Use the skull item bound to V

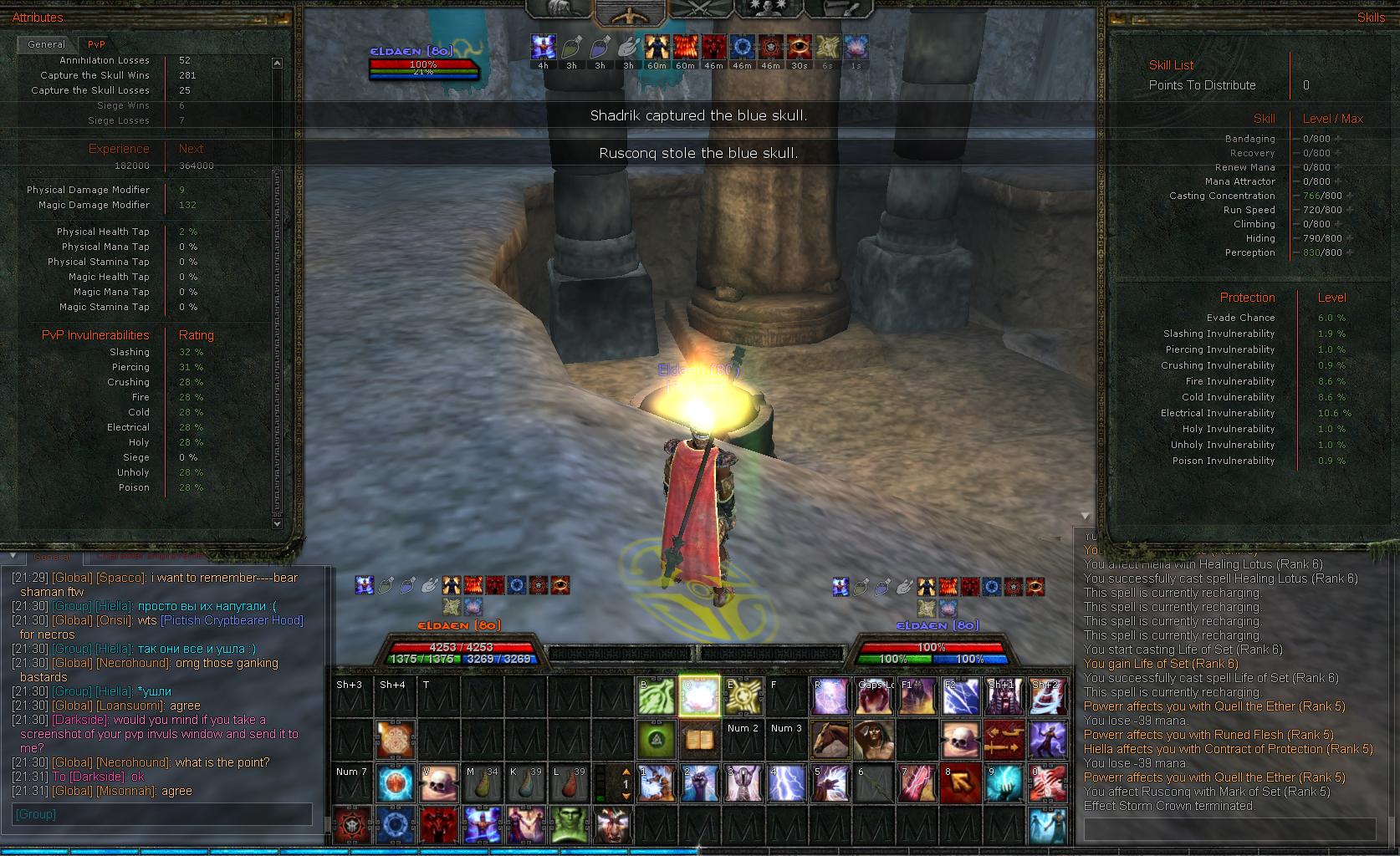pos(438,783)
